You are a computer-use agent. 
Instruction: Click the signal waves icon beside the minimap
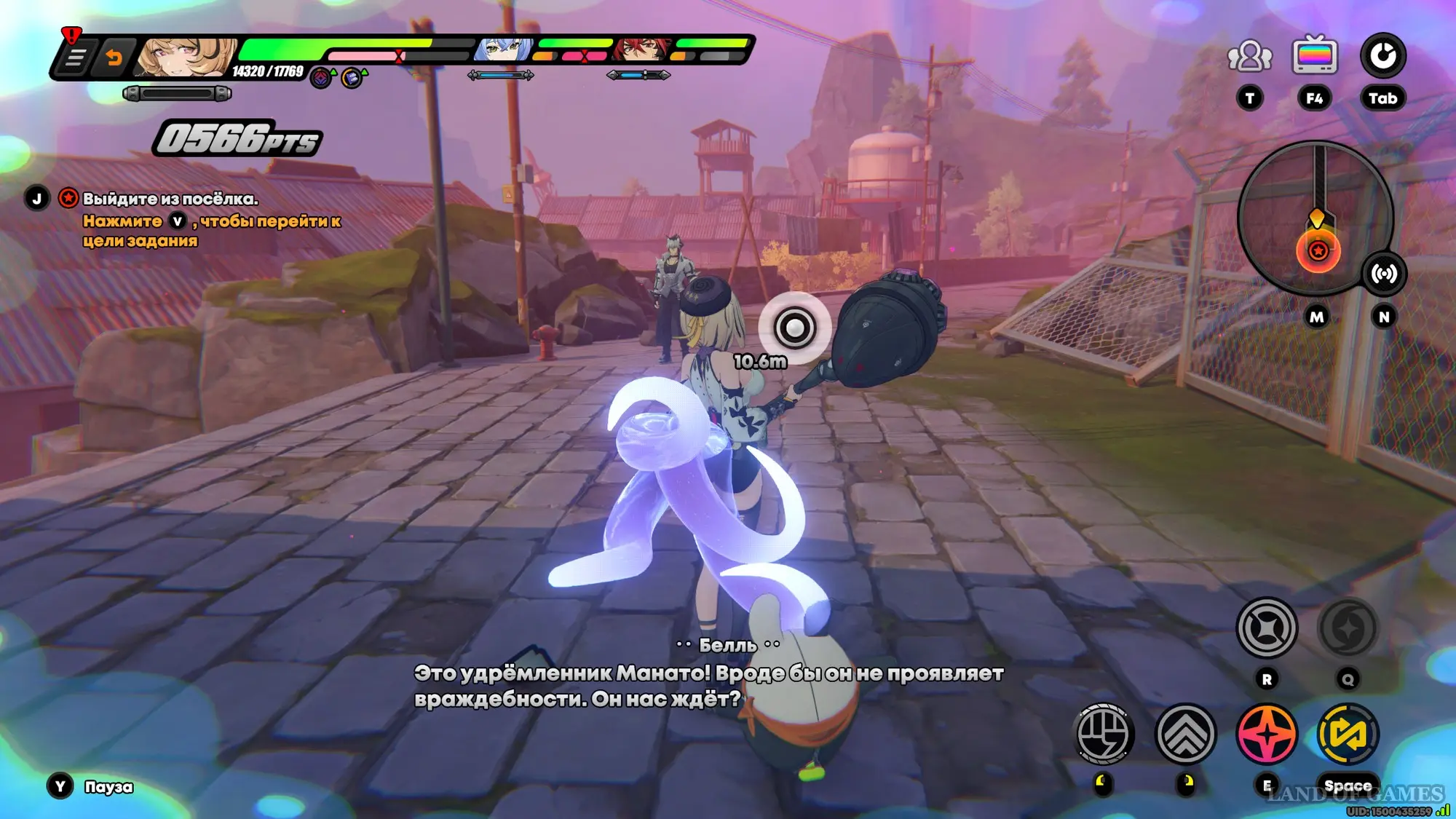click(1384, 274)
